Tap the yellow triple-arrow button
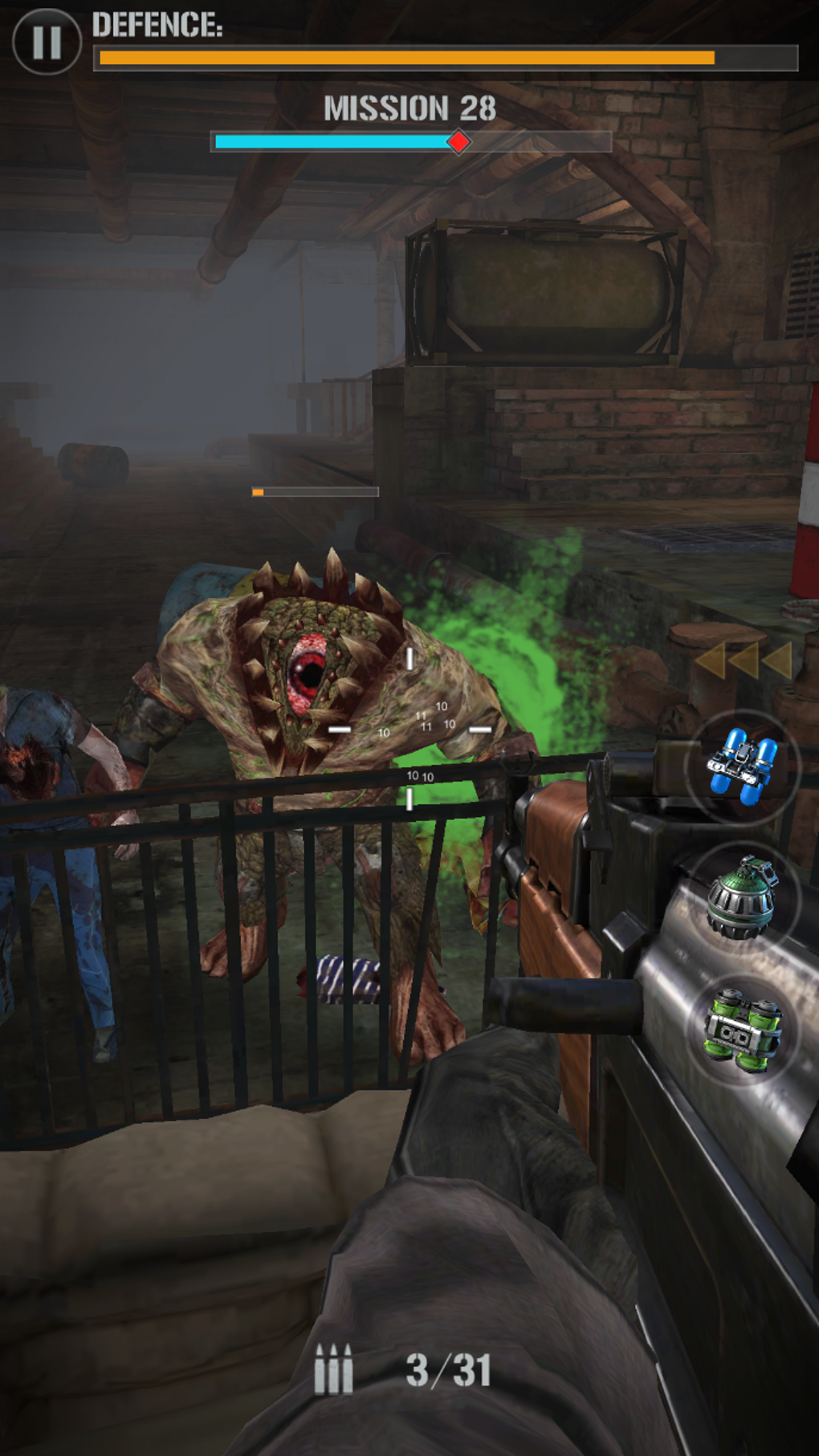The width and height of the screenshot is (819, 1456). 743,661
